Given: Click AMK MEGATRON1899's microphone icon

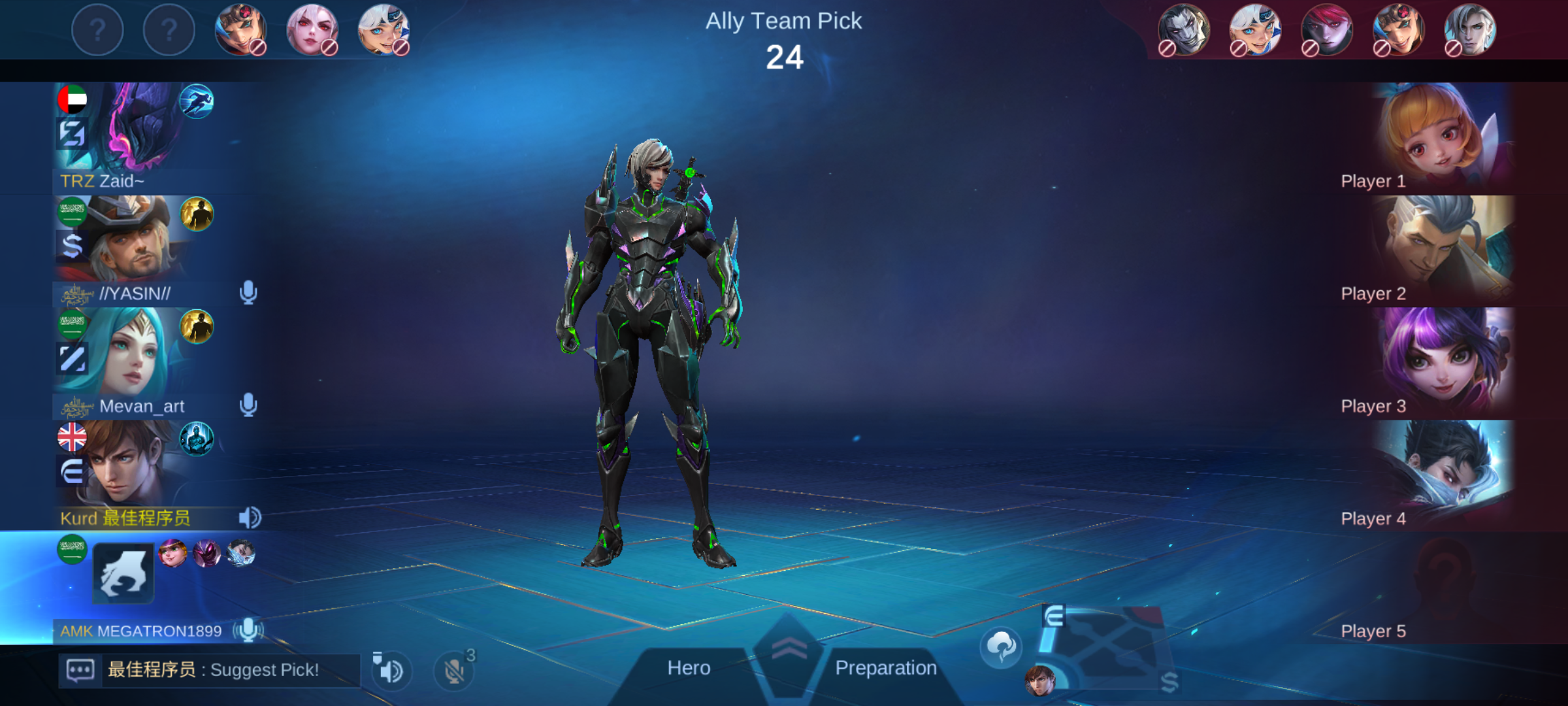Looking at the screenshot, I should tap(248, 630).
